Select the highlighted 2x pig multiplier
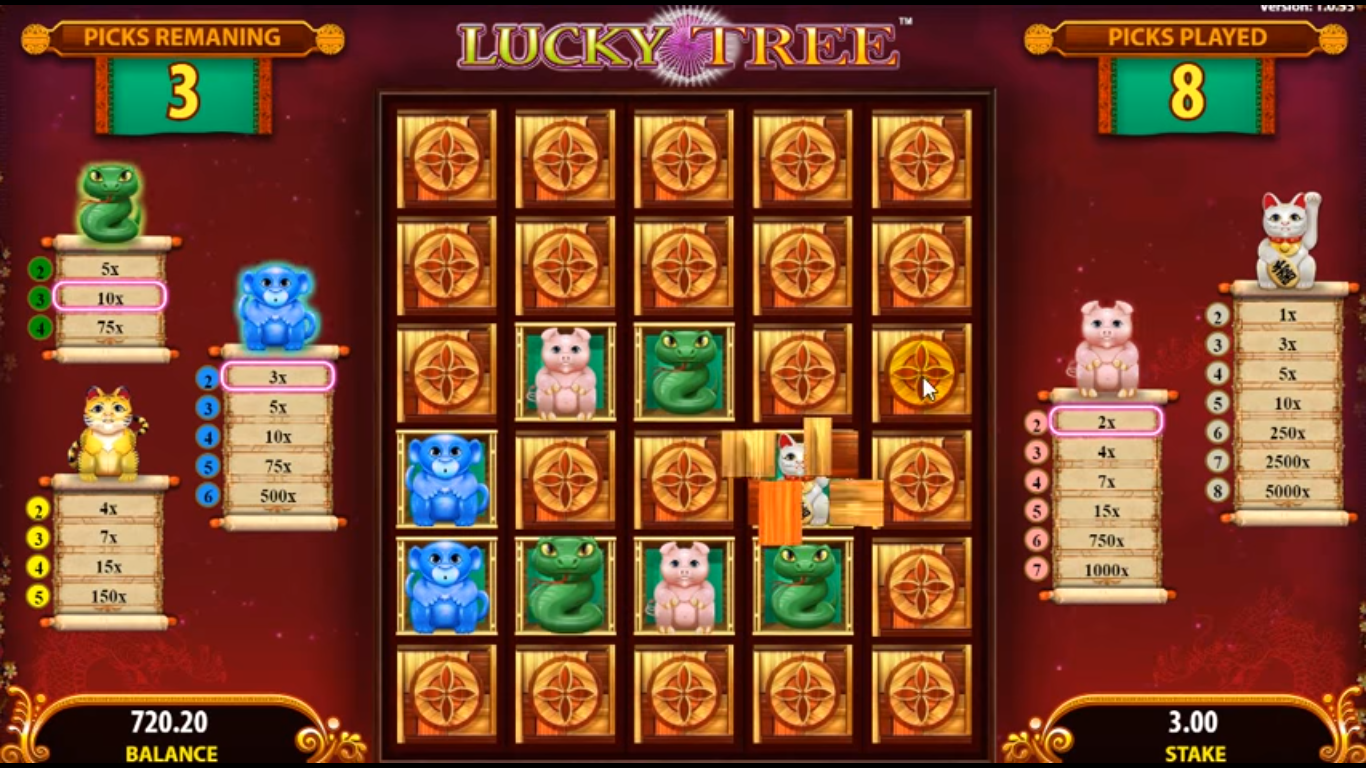The width and height of the screenshot is (1366, 768). coord(1106,423)
